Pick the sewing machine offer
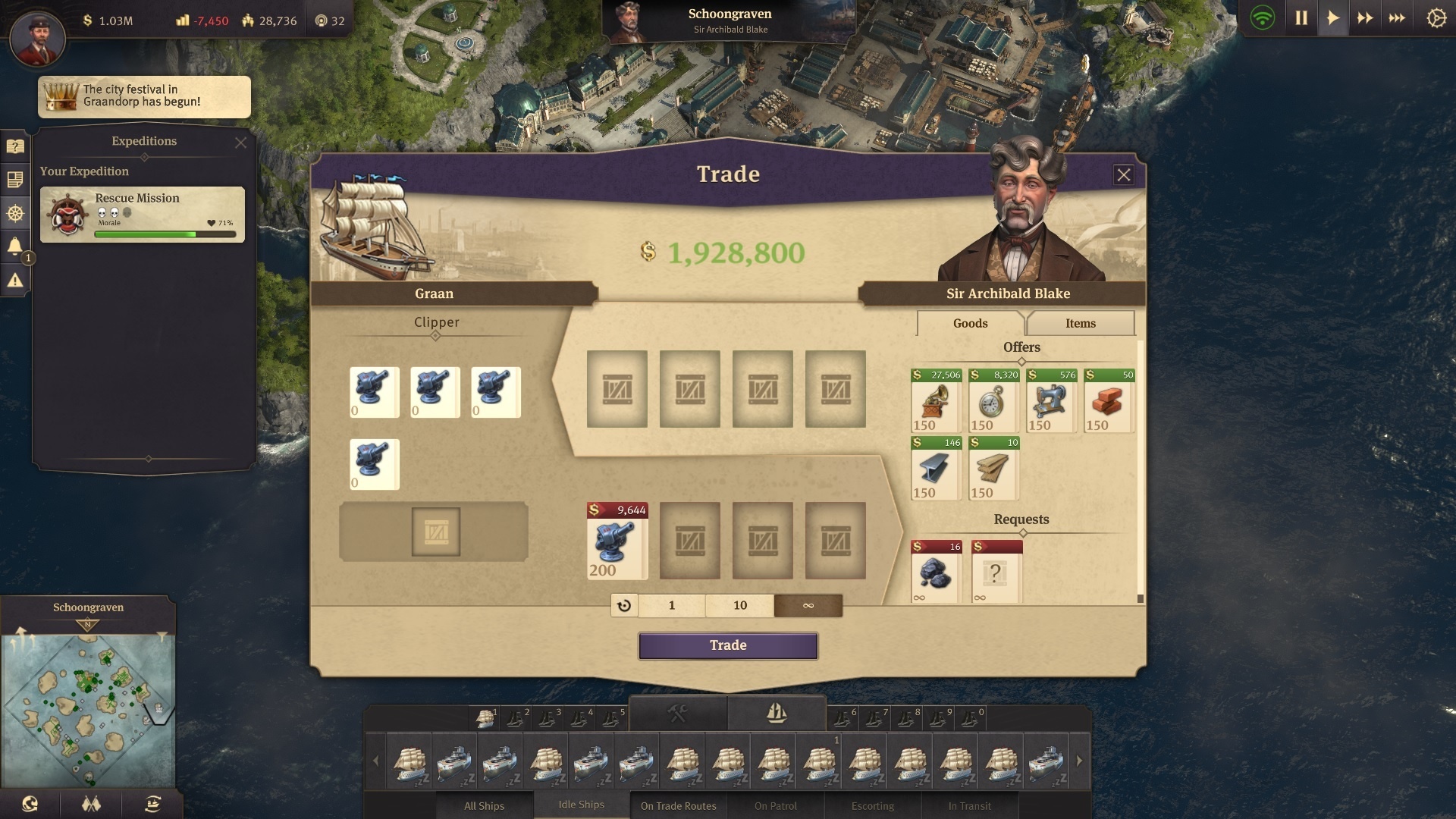1456x819 pixels. tap(1051, 401)
